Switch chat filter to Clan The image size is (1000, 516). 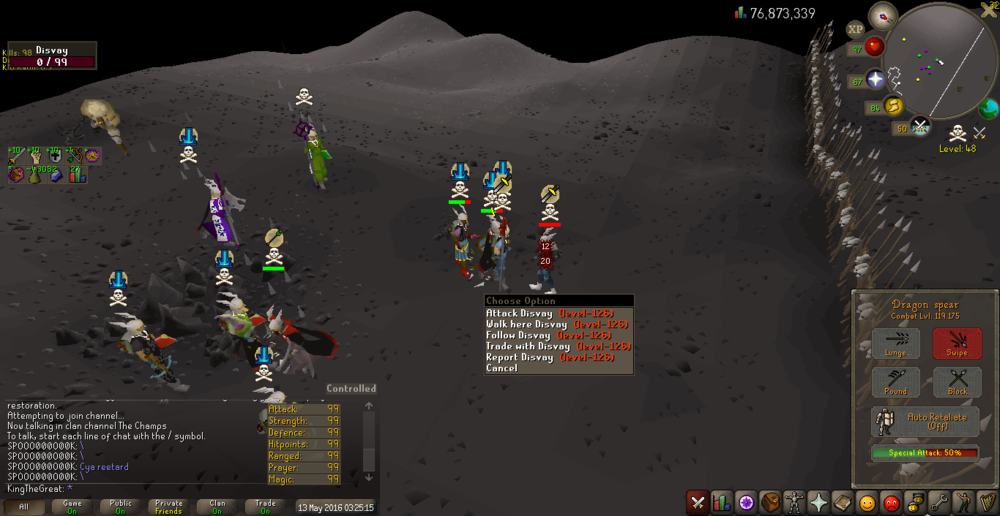point(217,507)
